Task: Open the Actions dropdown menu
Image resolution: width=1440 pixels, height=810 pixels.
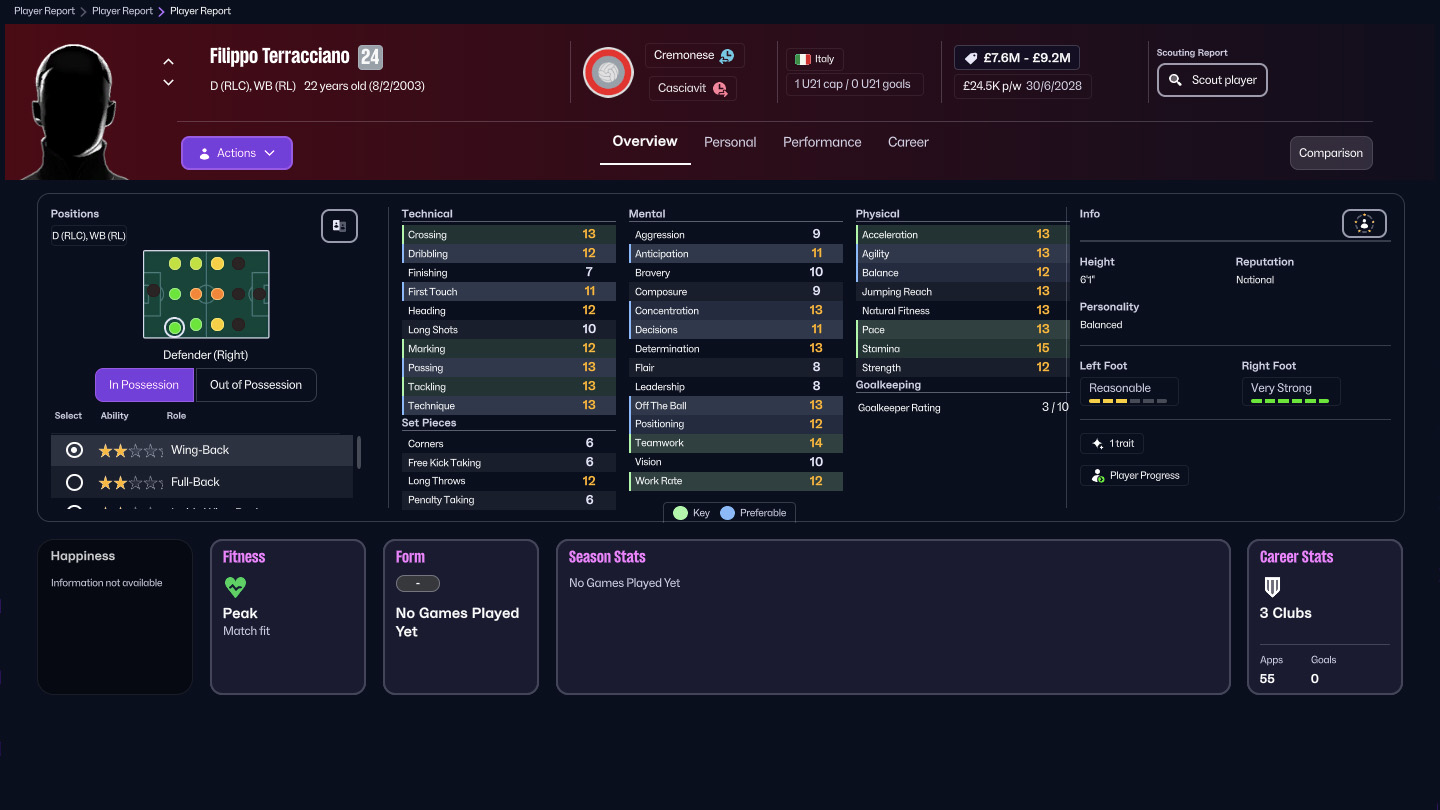Action: tap(236, 152)
